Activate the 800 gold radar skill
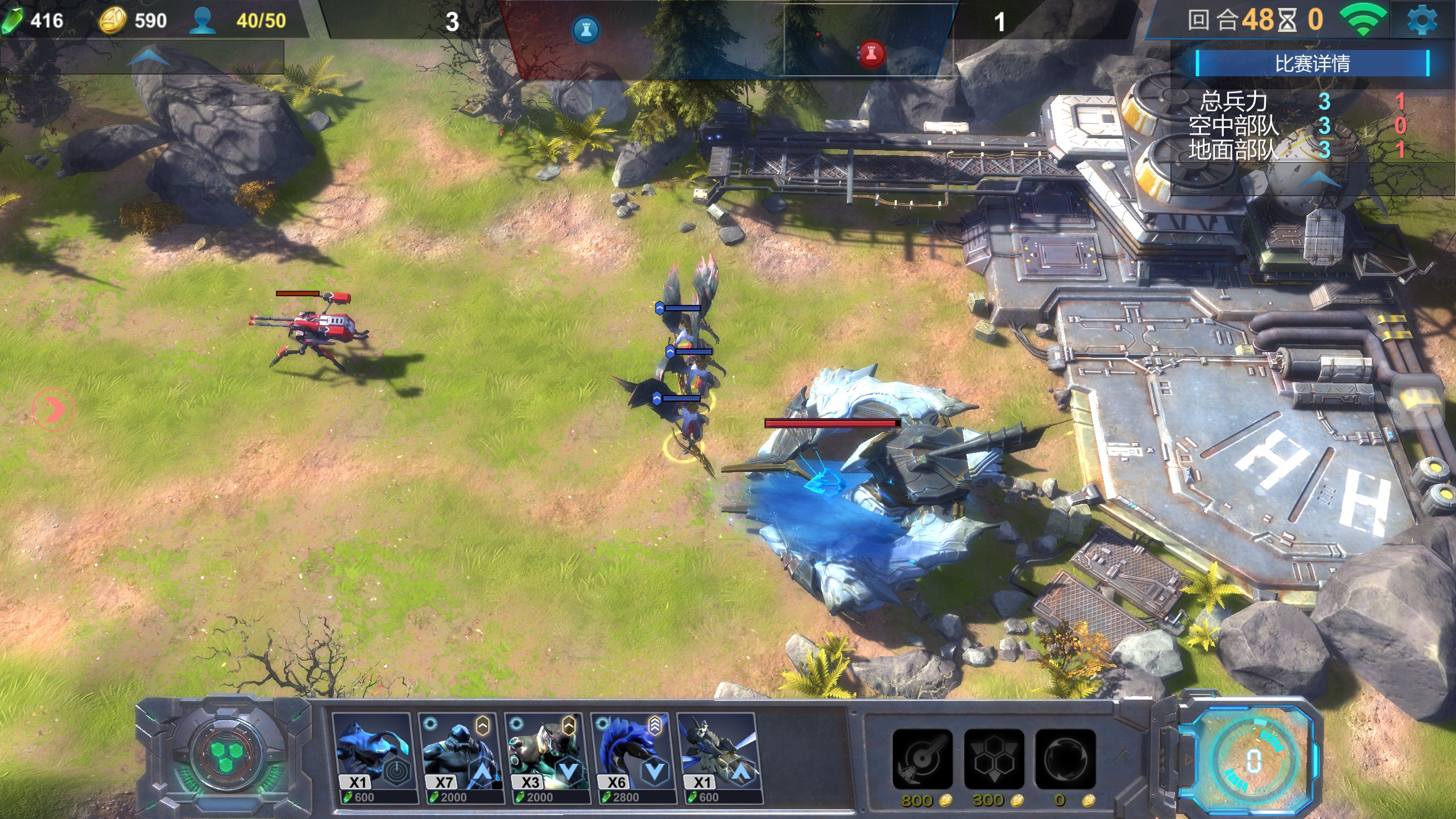Screen dimensions: 1456x819 click(x=922, y=759)
